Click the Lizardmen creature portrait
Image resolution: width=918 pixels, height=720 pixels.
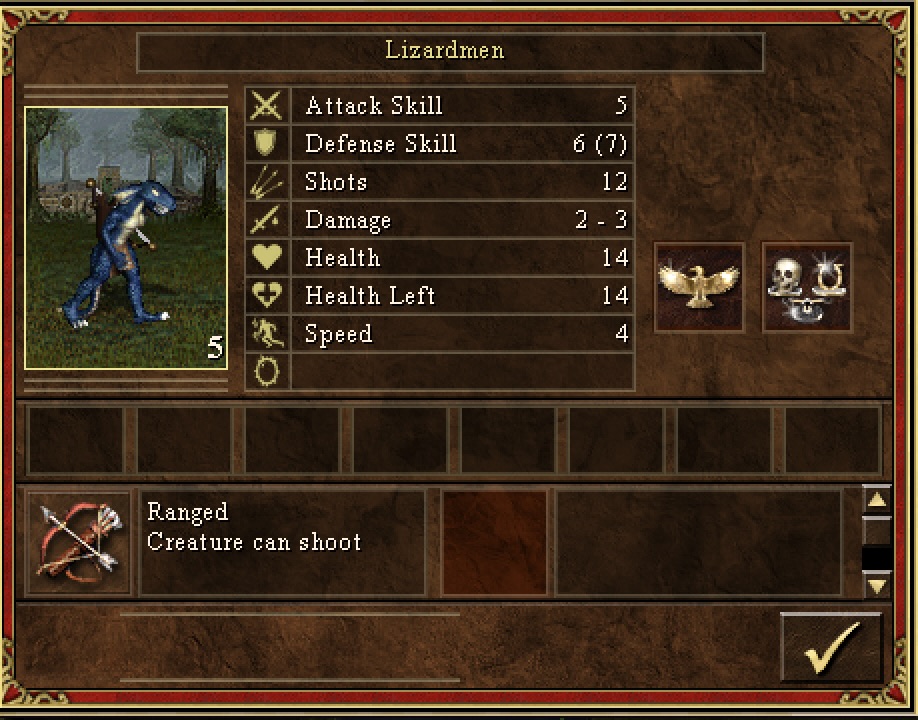click(x=126, y=238)
